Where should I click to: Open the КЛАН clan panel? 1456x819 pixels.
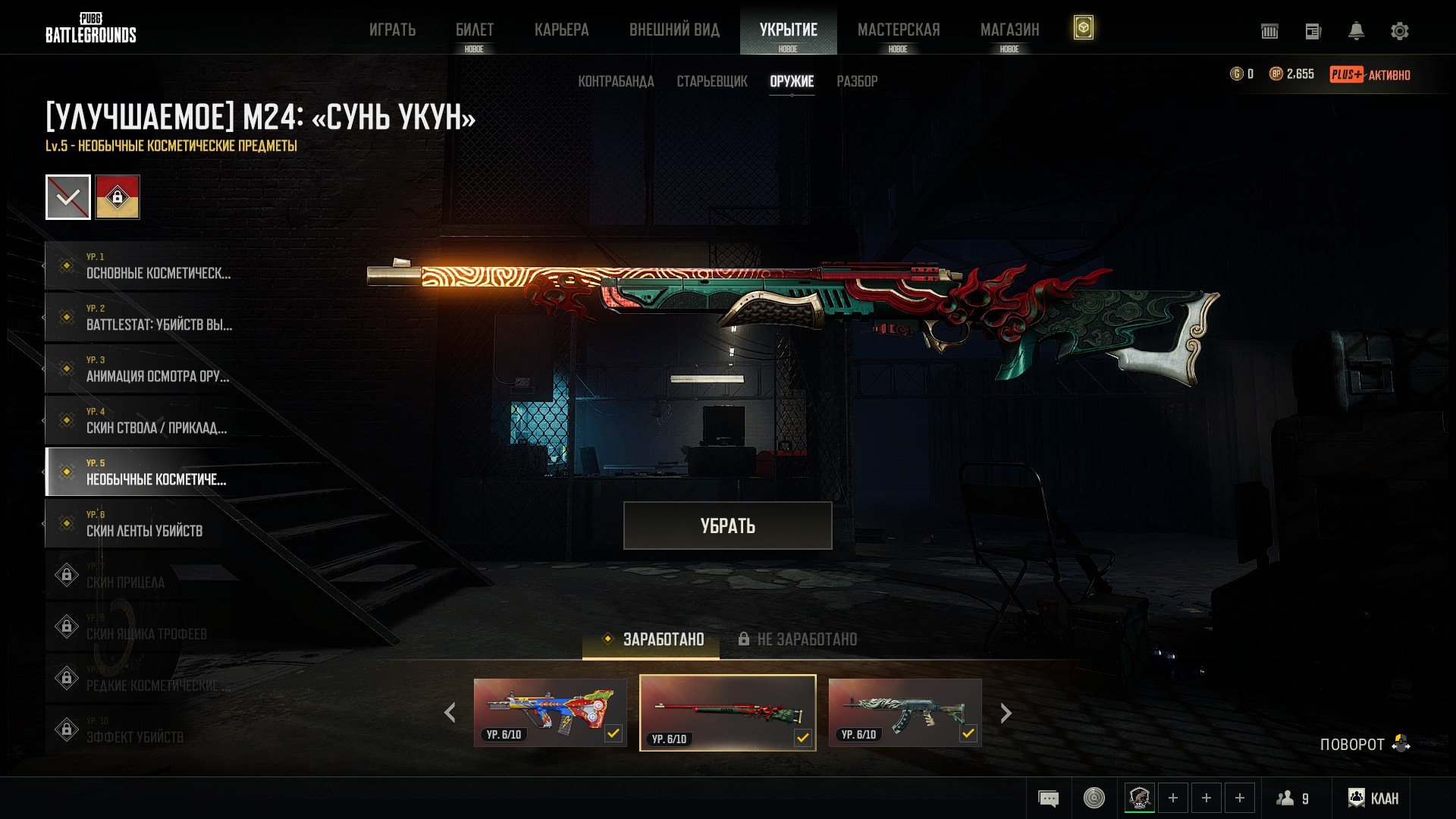pos(1373,798)
